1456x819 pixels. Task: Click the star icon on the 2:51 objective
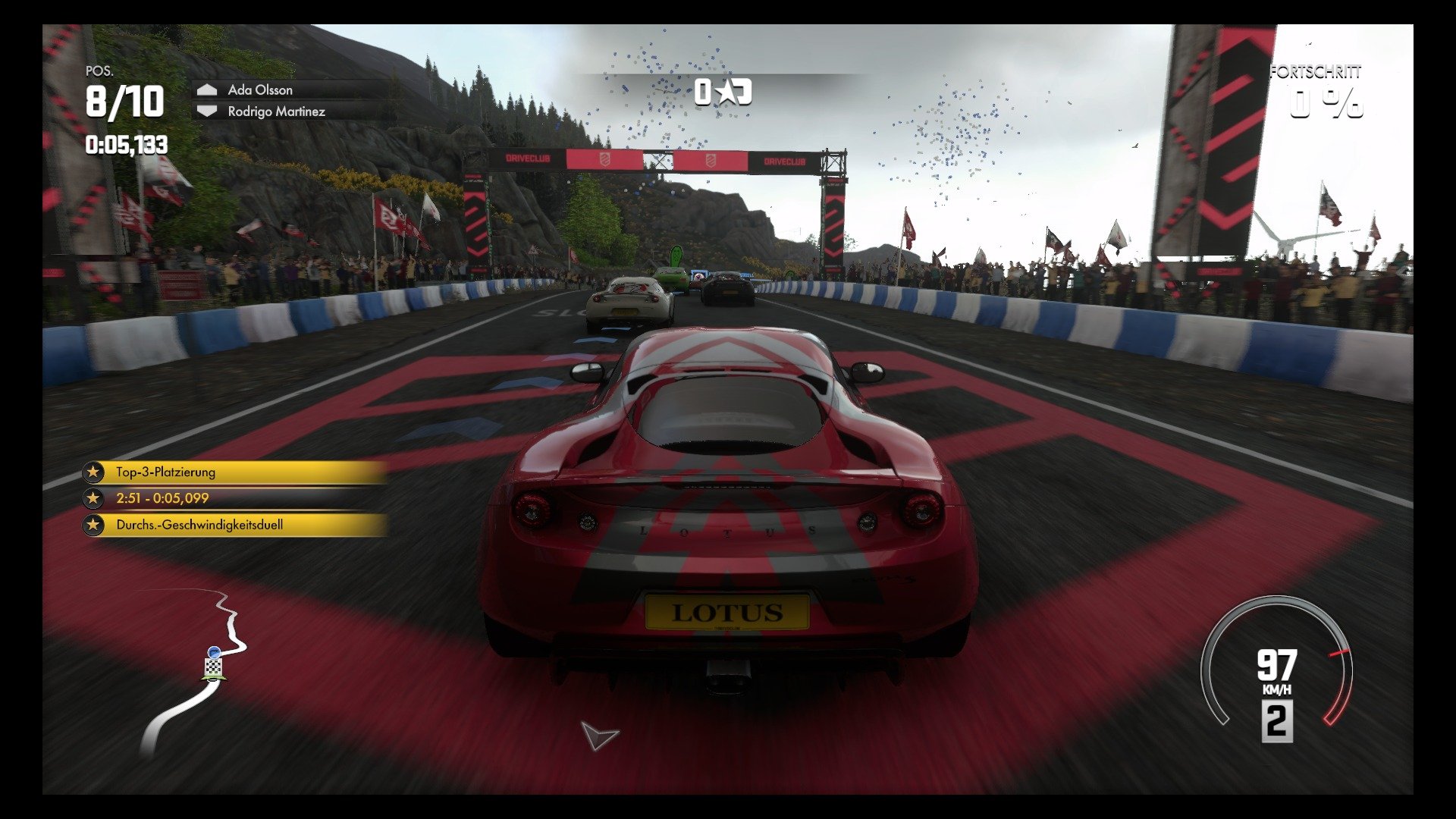pos(93,499)
